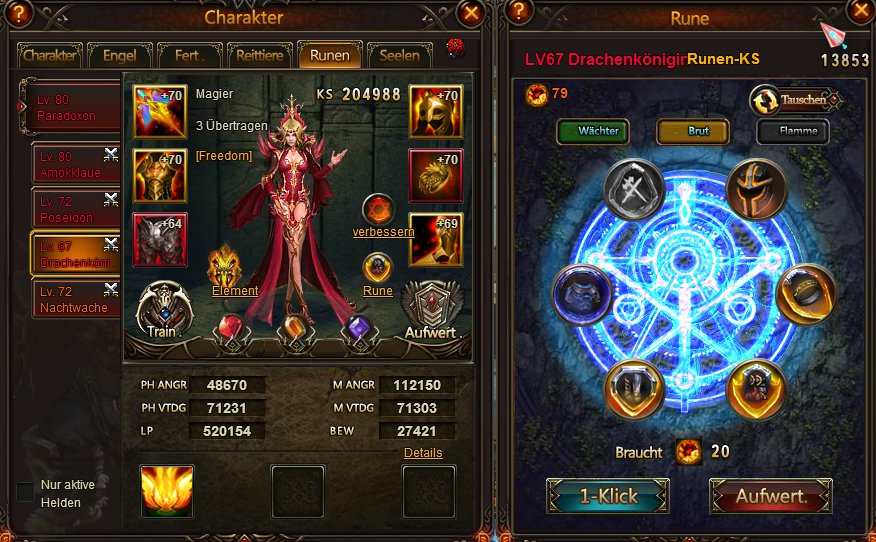Switch to the Engel tab
Screen dimensions: 876x542
click(x=119, y=56)
